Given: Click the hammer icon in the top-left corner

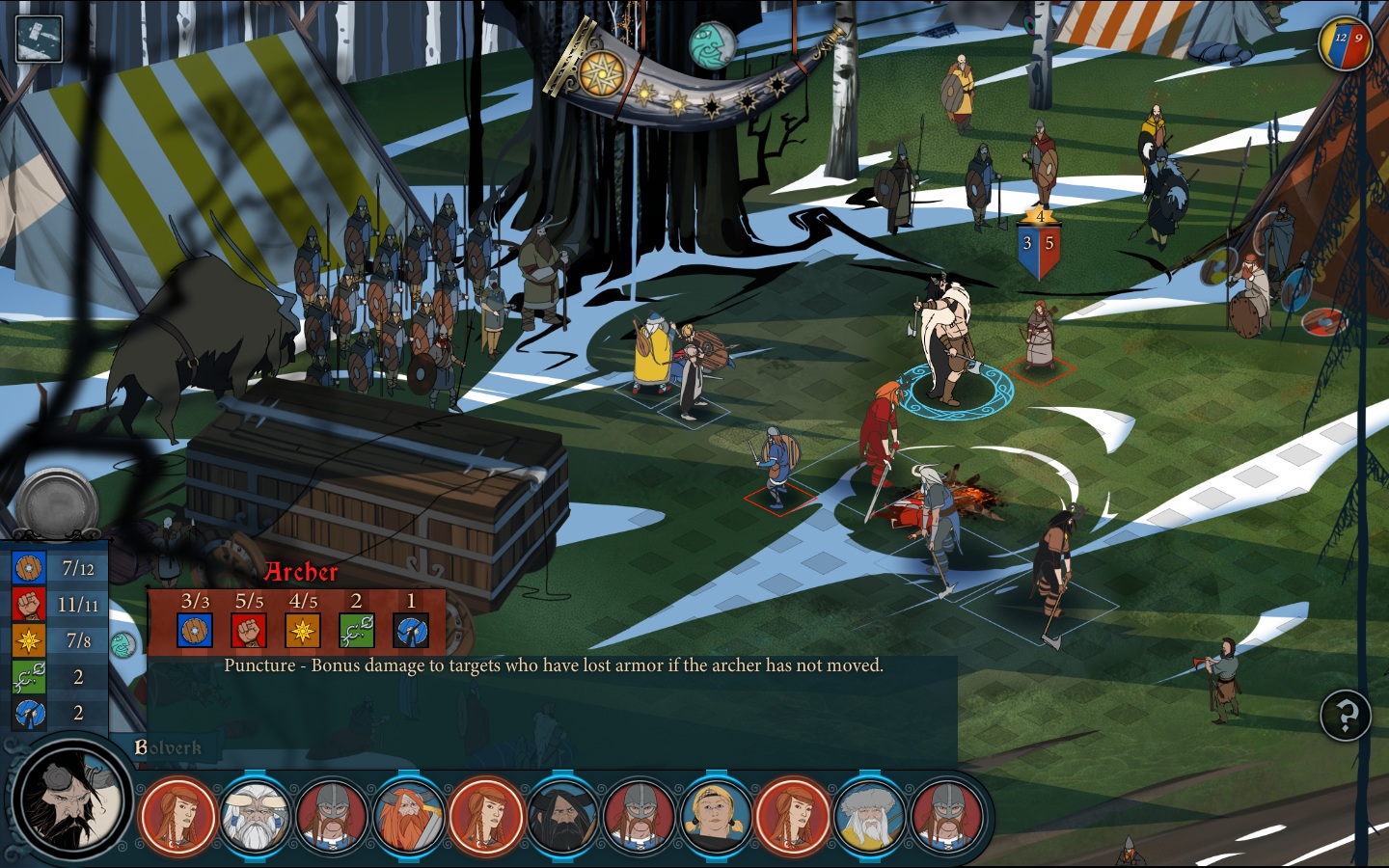Looking at the screenshot, I should tap(39, 39).
